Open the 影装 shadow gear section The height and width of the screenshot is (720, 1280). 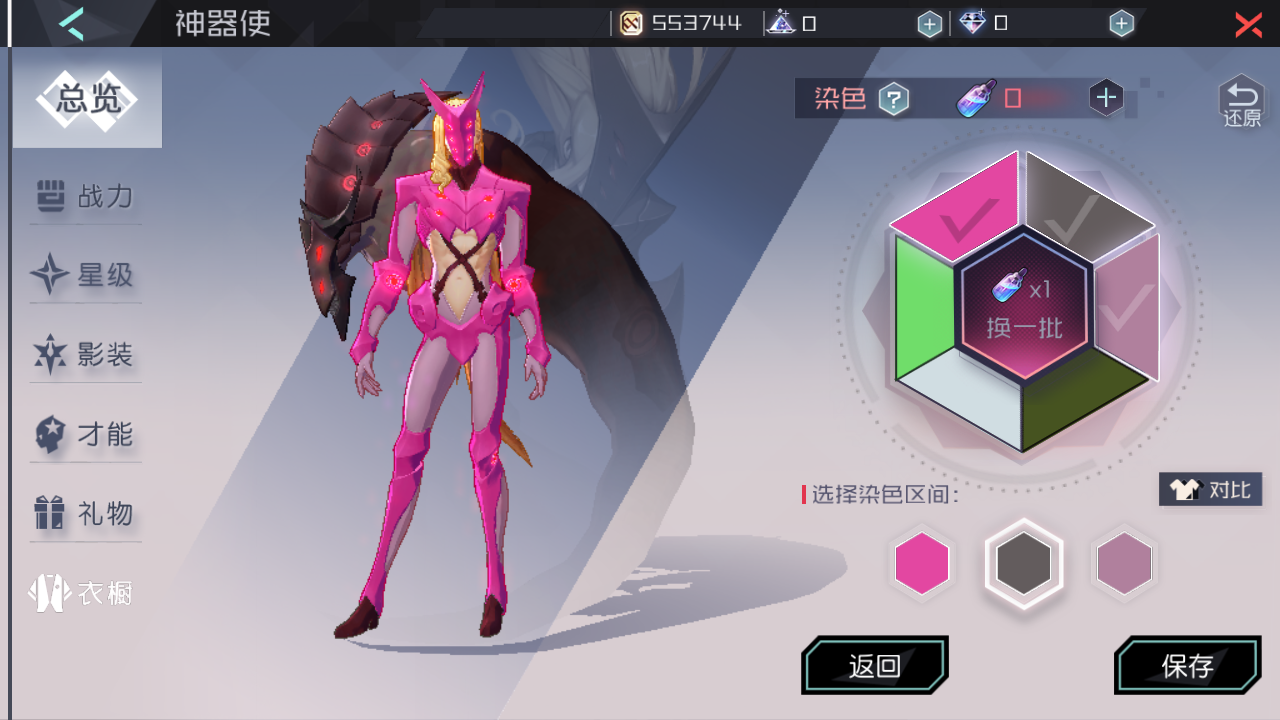85,355
